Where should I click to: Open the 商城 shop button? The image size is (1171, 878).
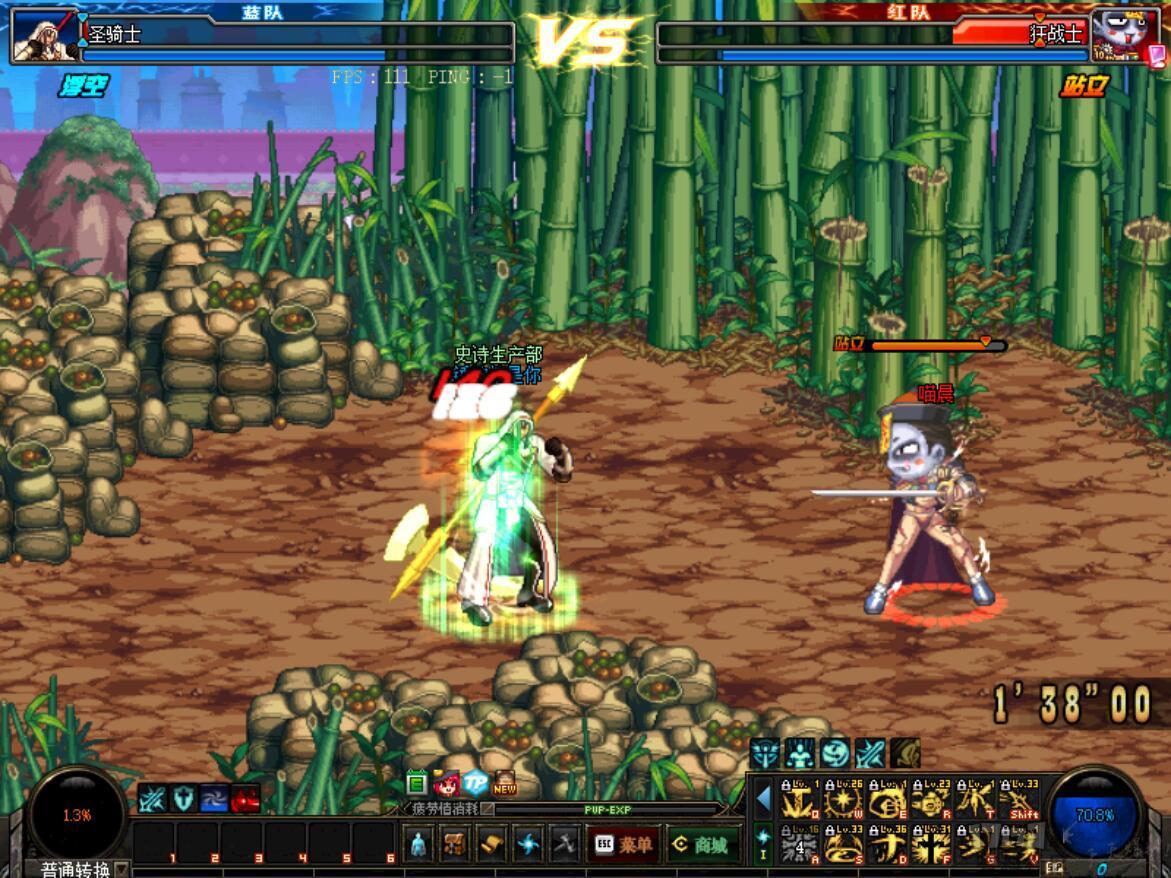(x=704, y=845)
